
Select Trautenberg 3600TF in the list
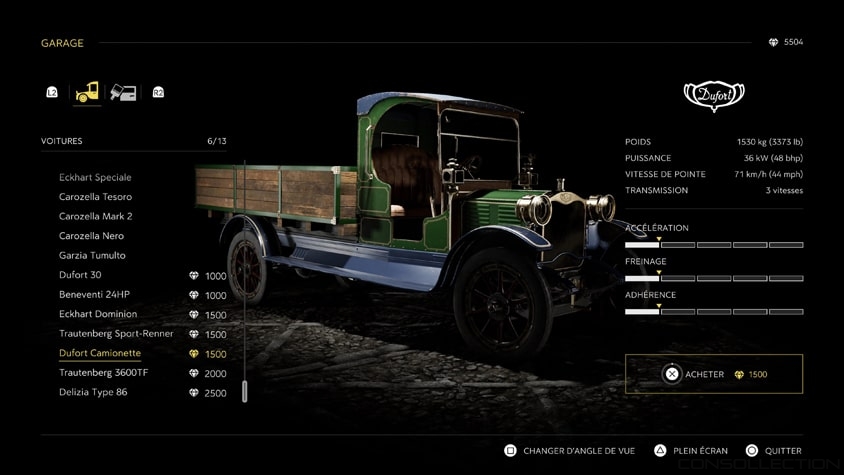103,372
